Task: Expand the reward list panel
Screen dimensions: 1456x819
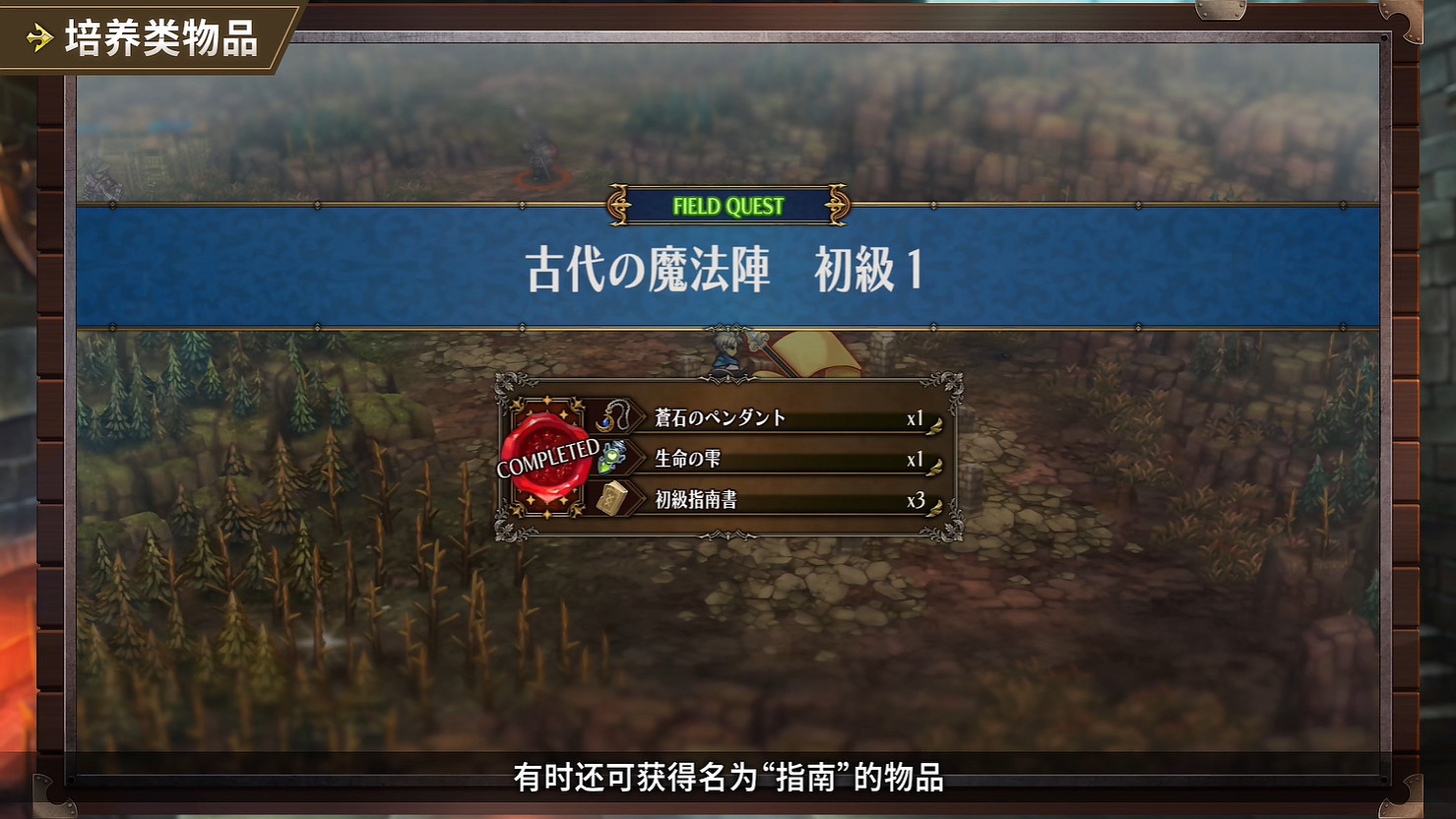Action: tap(728, 458)
